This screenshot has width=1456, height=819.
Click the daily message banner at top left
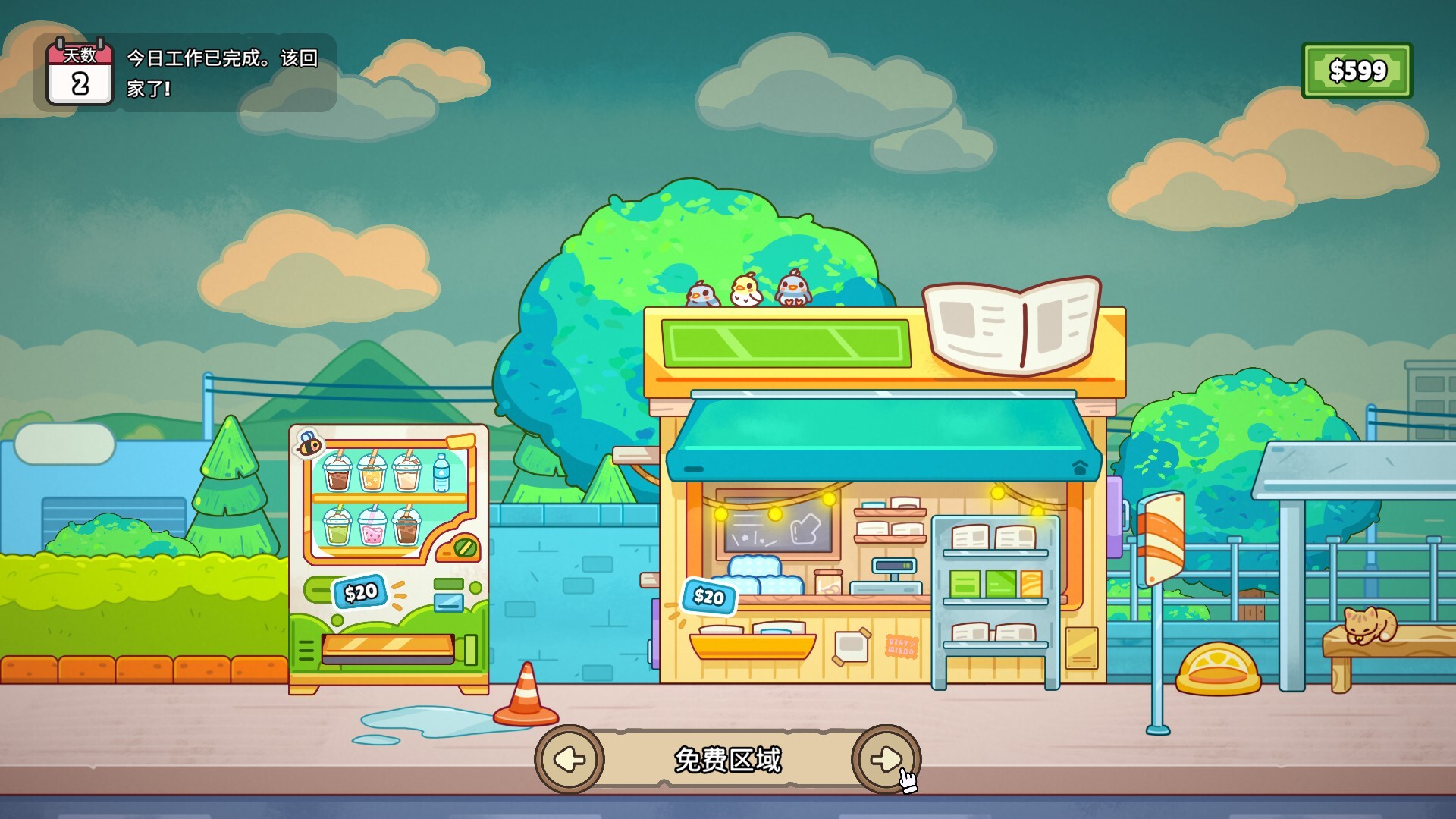220,72
